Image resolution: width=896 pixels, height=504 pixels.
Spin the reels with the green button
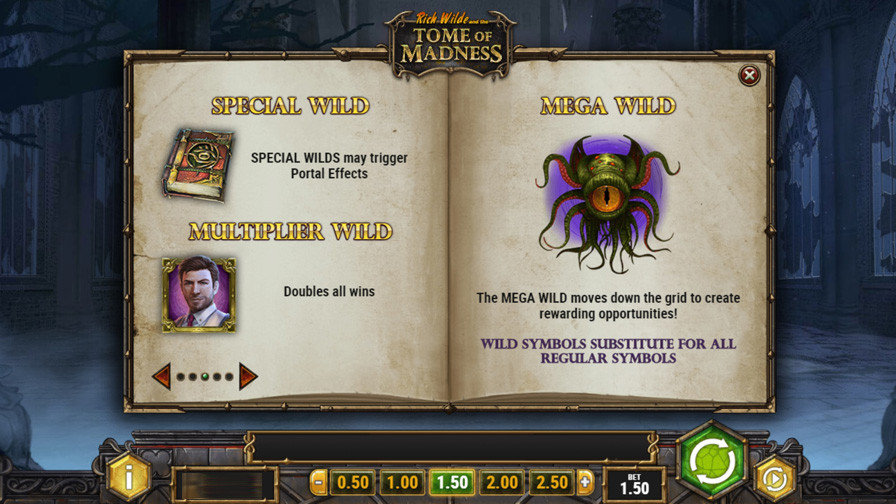point(711,461)
